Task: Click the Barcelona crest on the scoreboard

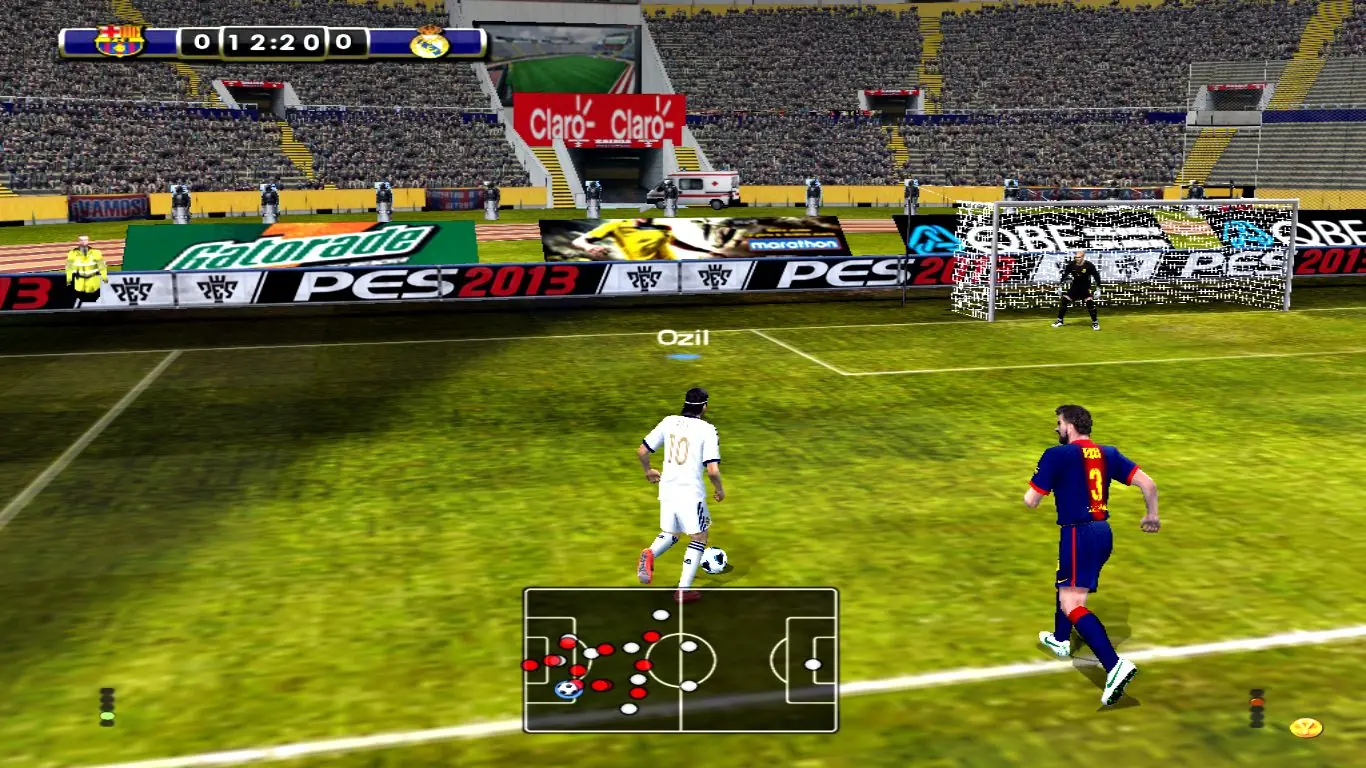Action: [119, 40]
